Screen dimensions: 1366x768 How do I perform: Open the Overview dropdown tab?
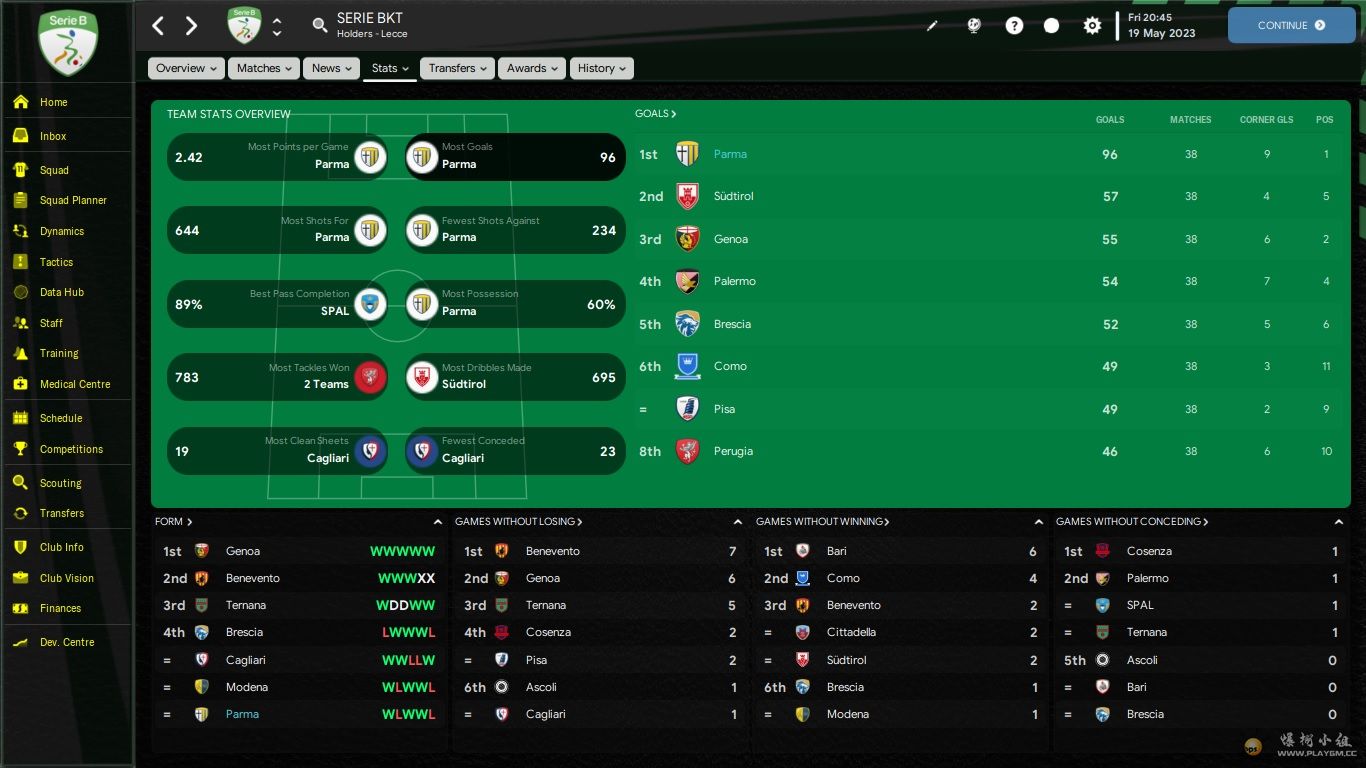click(x=187, y=68)
